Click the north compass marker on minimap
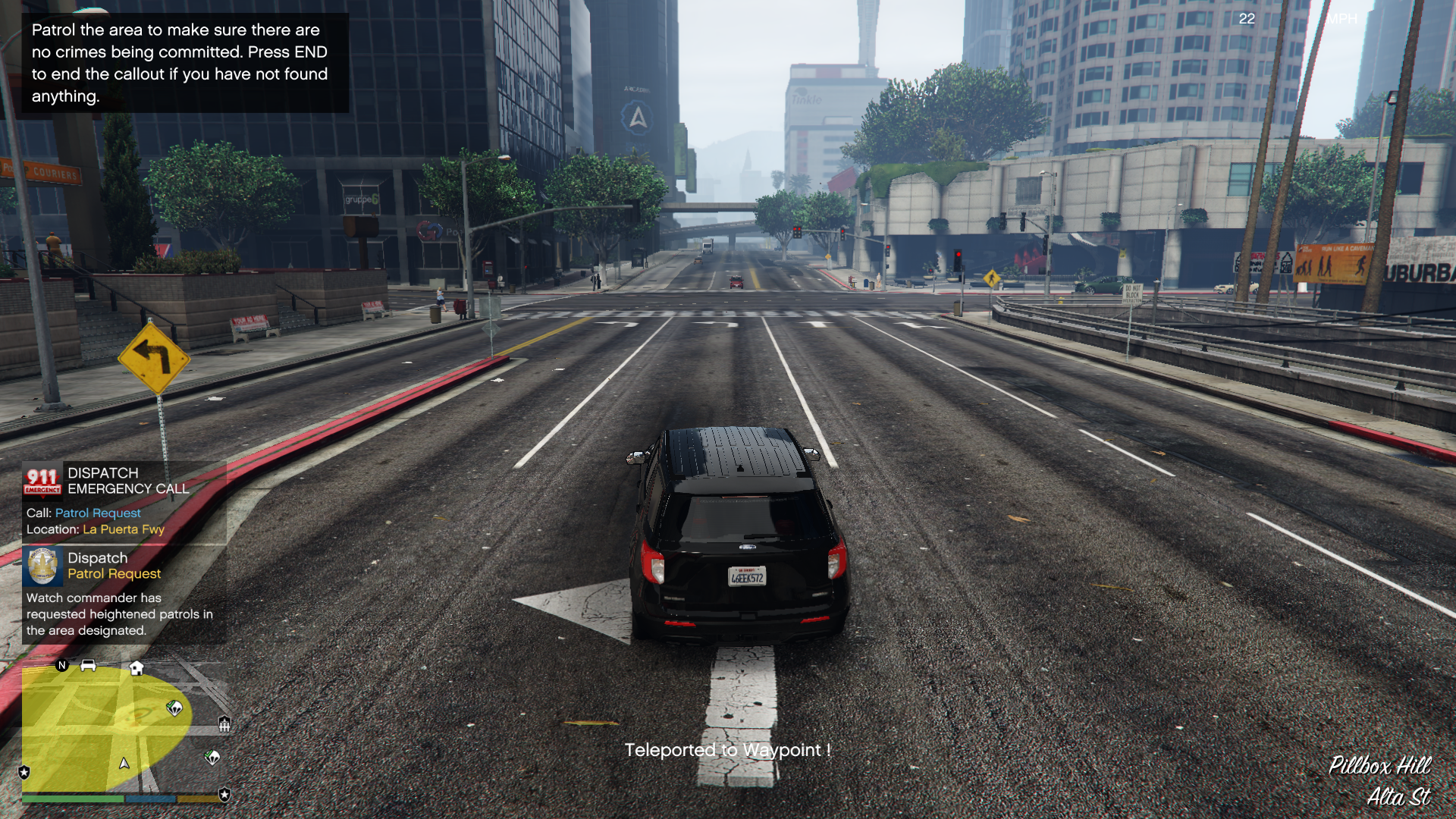 [62, 666]
